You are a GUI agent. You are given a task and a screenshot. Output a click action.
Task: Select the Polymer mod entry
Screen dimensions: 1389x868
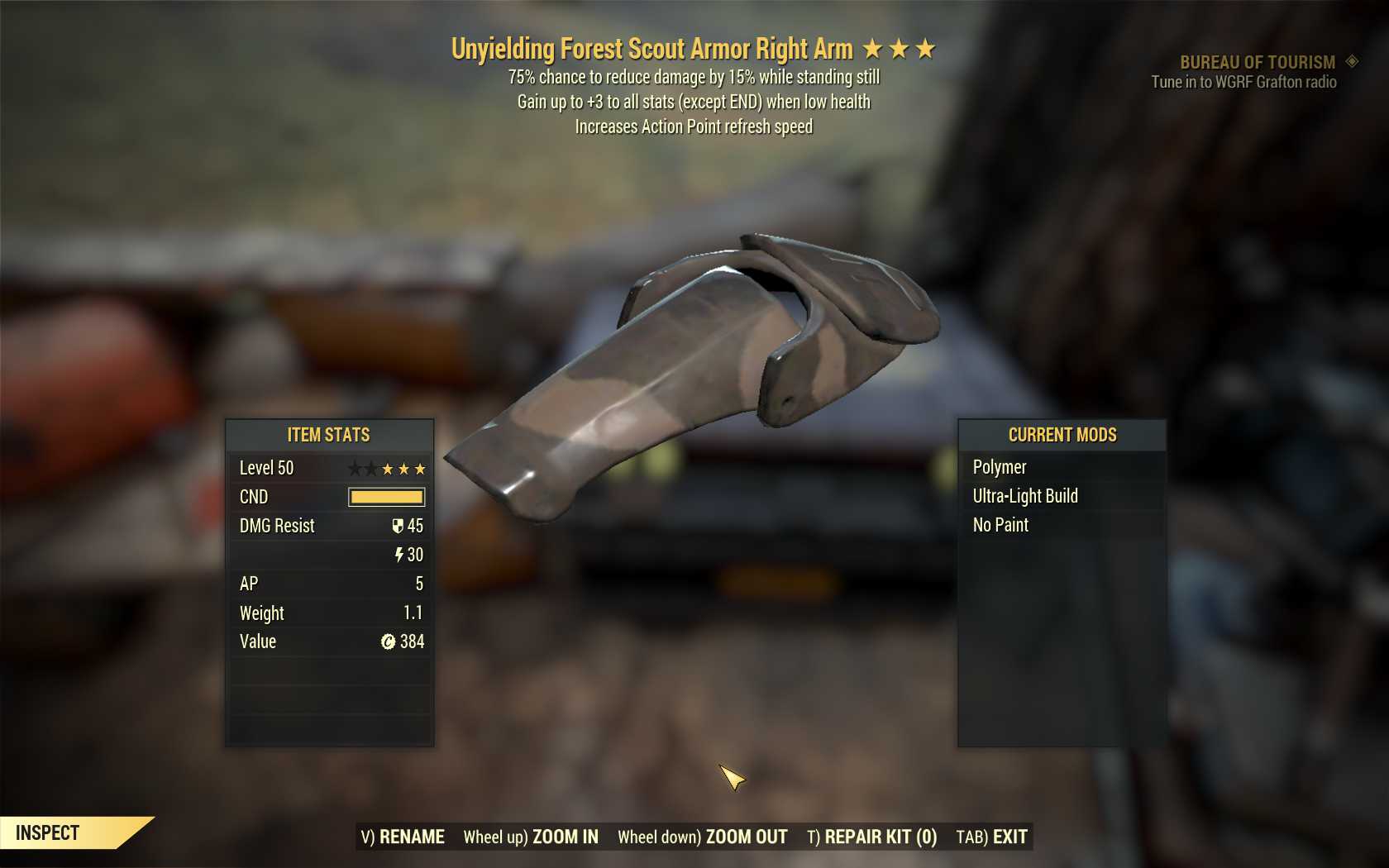pos(1000,467)
